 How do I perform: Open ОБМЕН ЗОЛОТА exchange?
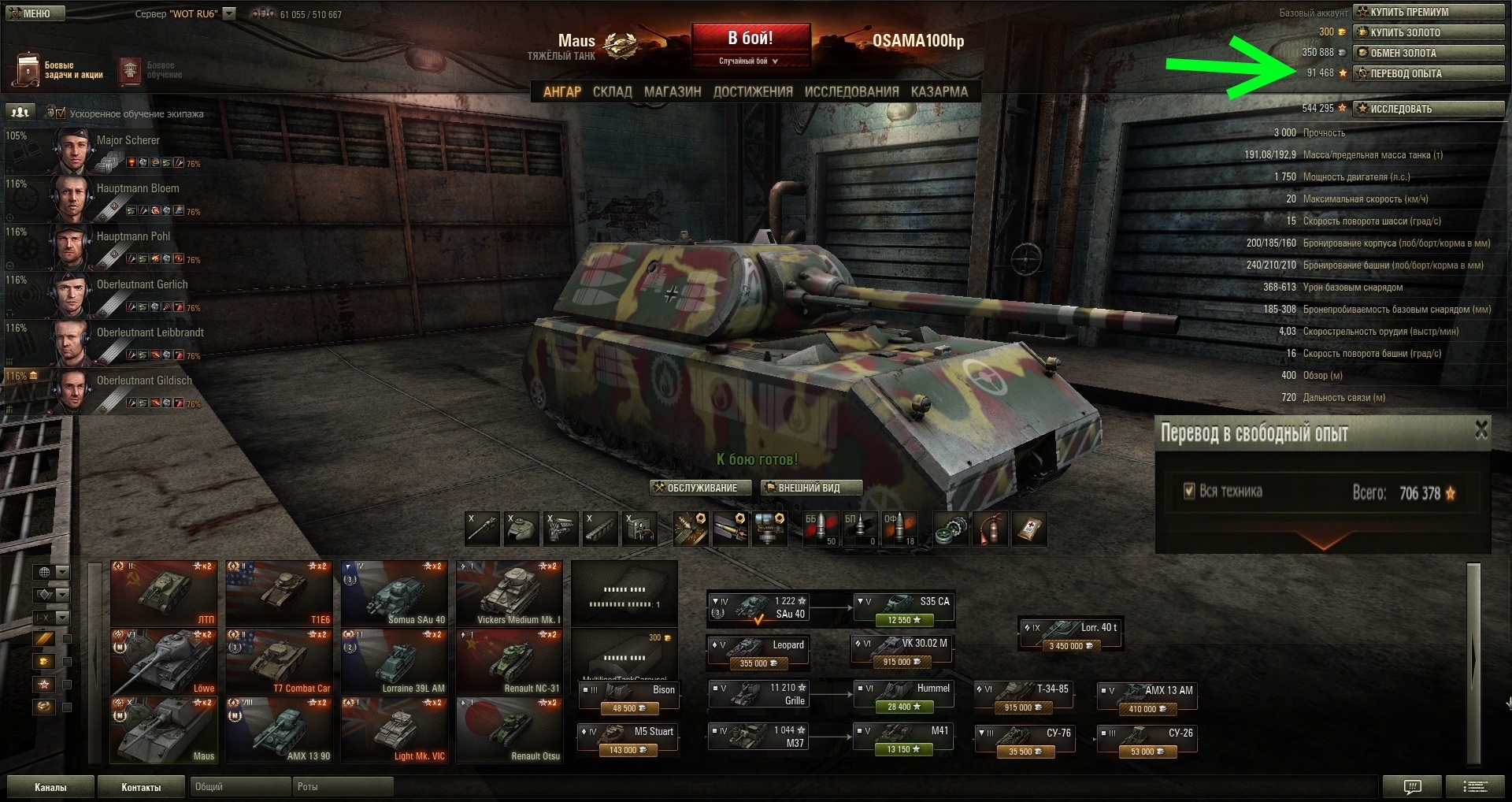point(1428,53)
